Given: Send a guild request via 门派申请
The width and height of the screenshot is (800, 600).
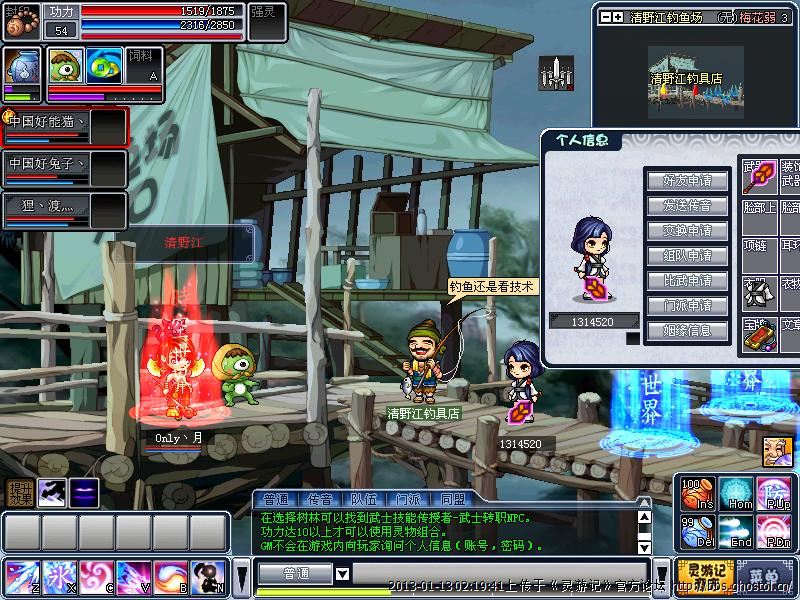Looking at the screenshot, I should pyautogui.click(x=688, y=306).
